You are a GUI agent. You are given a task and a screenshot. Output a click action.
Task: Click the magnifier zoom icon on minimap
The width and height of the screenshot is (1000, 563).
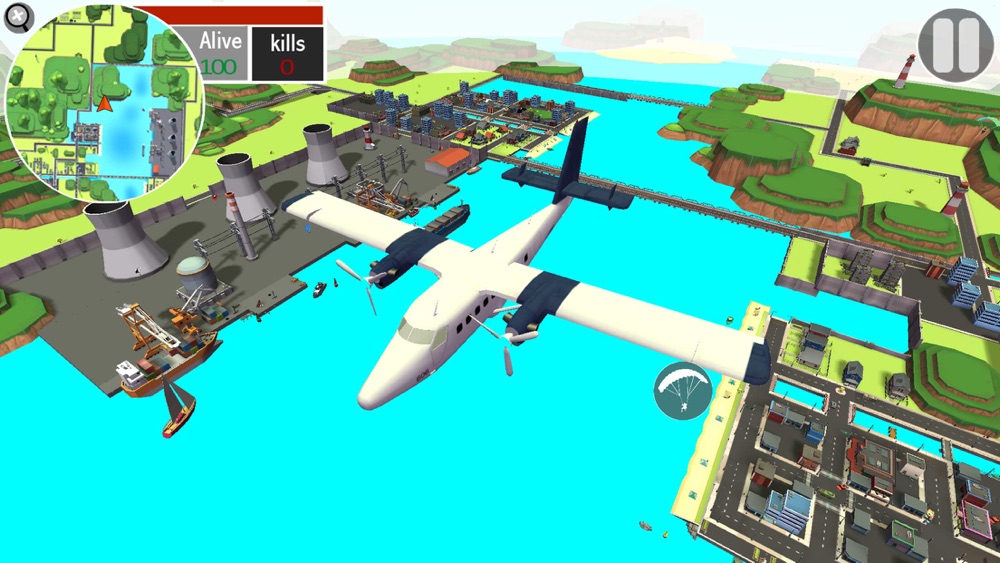click(x=18, y=17)
